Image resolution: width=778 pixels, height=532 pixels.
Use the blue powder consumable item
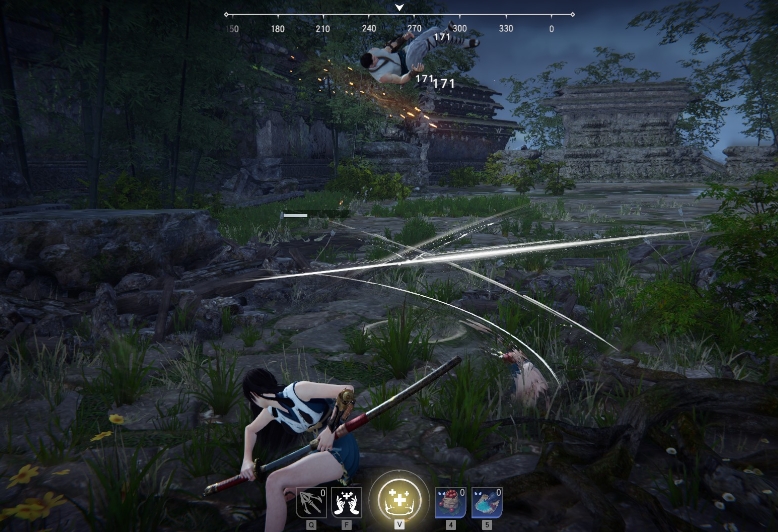point(486,501)
